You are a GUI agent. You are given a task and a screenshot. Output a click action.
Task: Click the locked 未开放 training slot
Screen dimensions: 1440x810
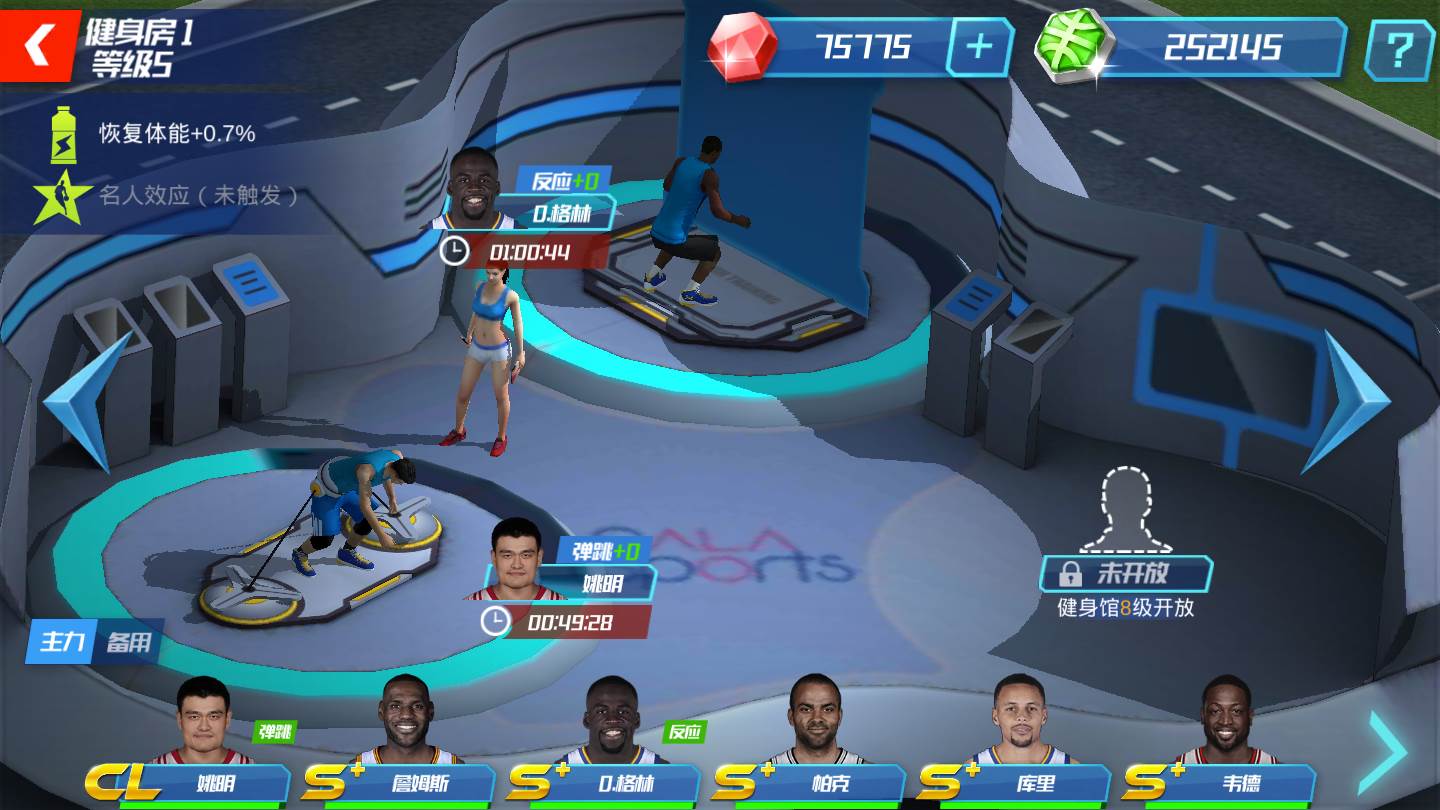click(1126, 573)
